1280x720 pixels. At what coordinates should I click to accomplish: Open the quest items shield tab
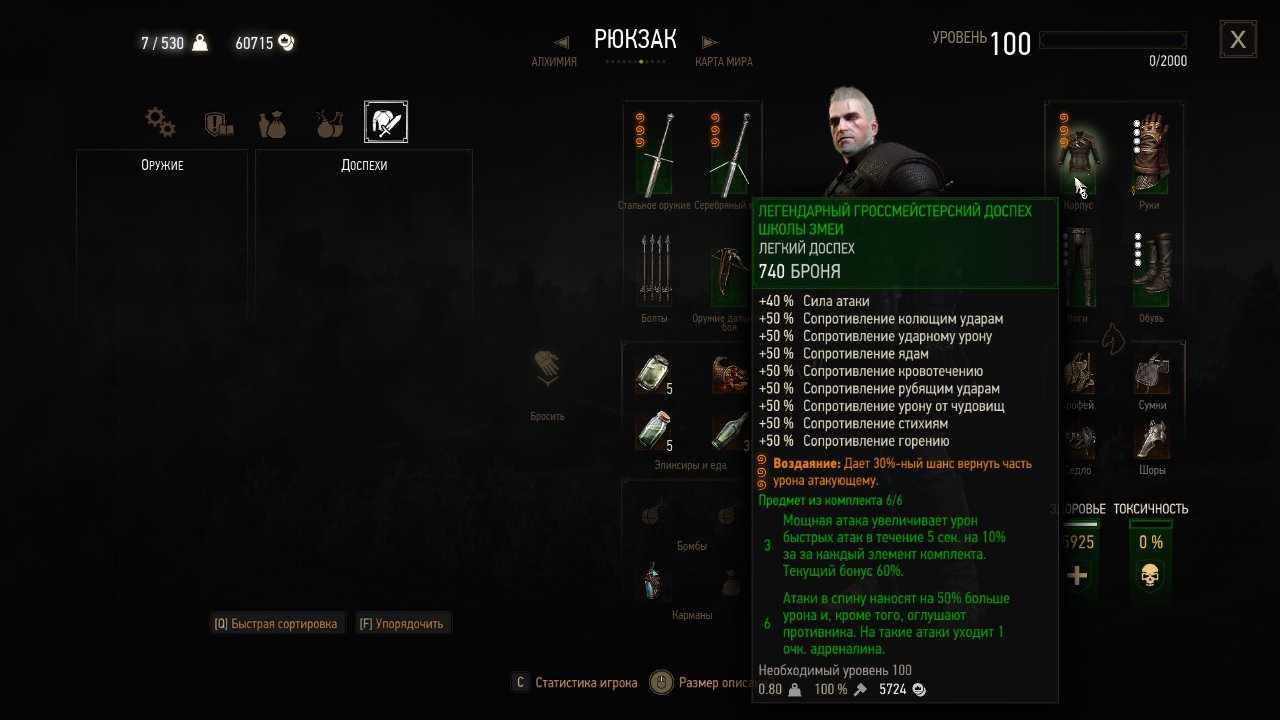(218, 123)
